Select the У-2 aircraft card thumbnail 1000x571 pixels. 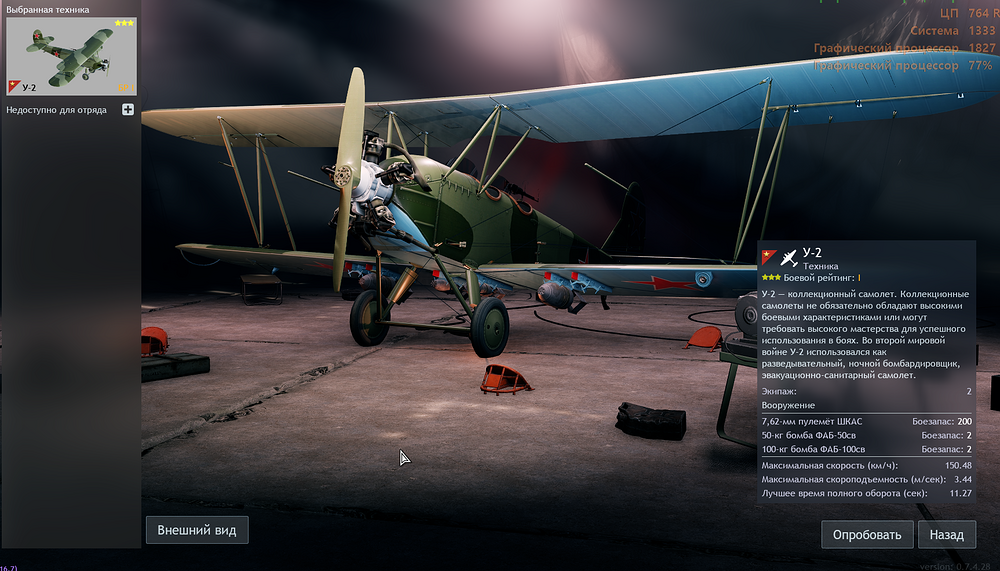tap(71, 56)
